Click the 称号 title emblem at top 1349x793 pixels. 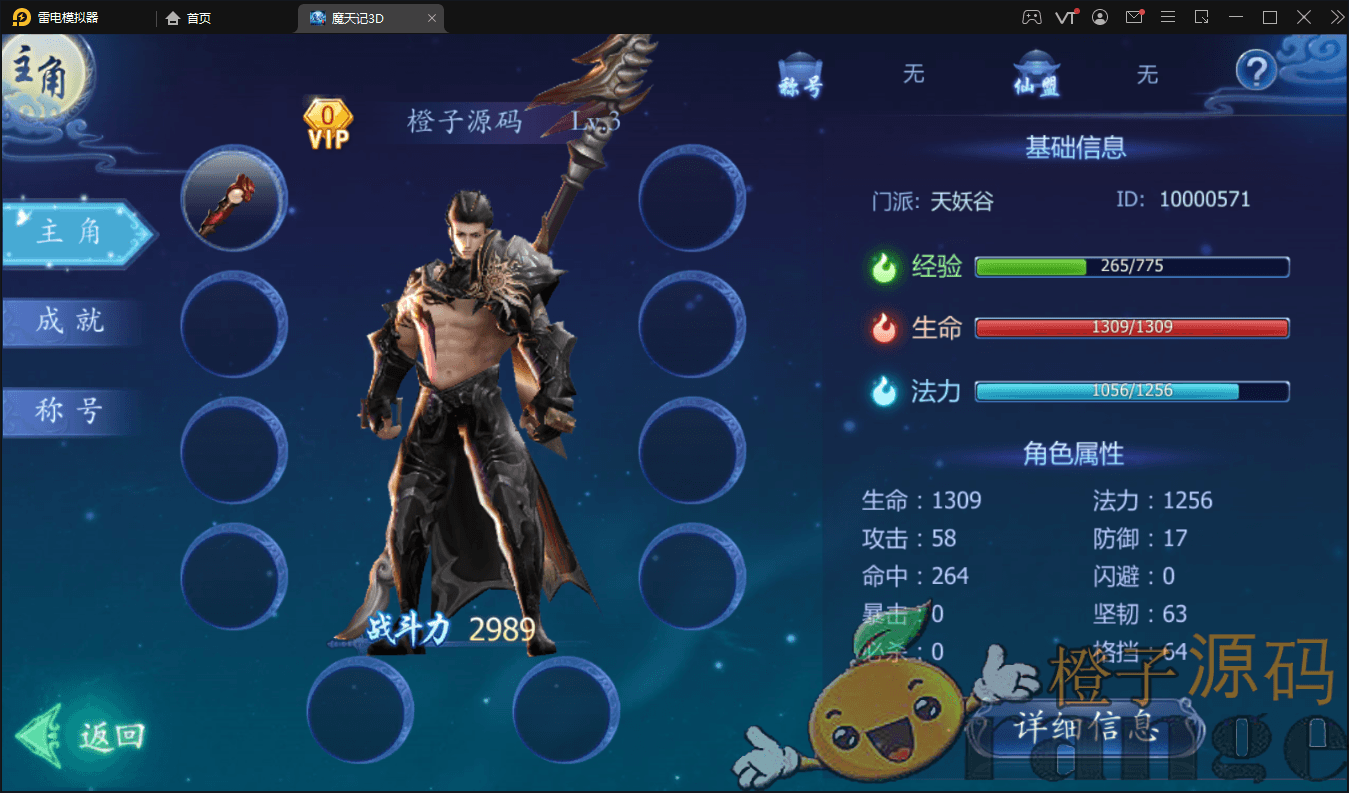(x=800, y=75)
